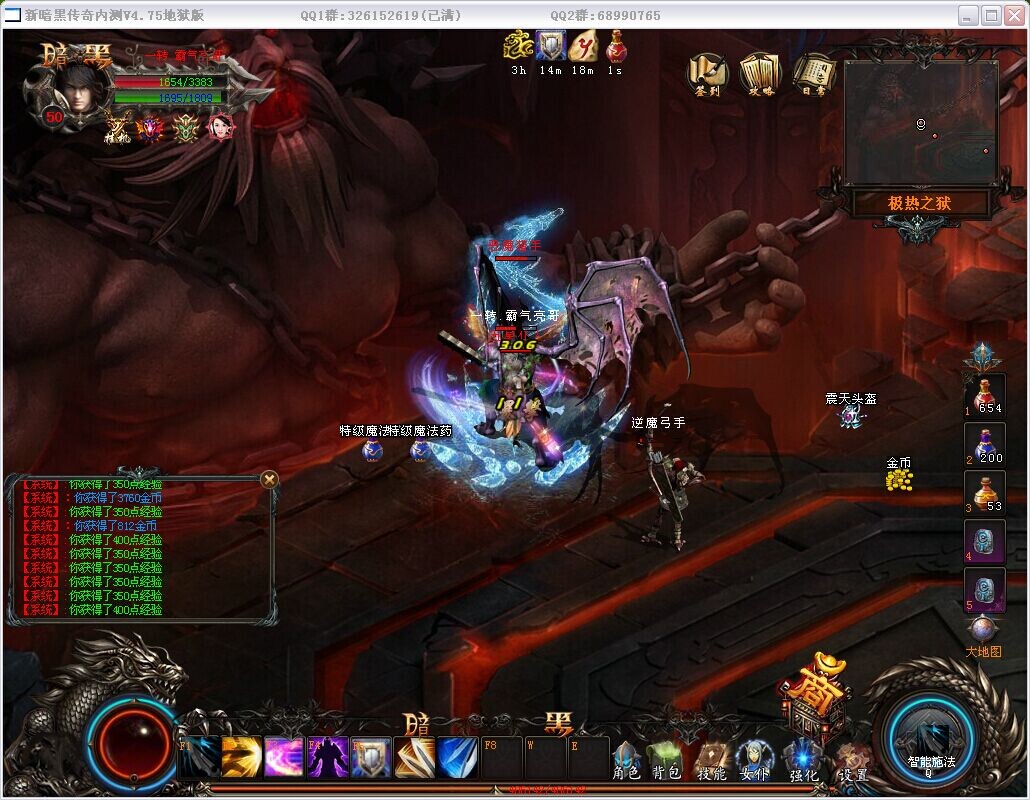This screenshot has width=1030, height=800.
Task: Open the 签到 sign-in scroll
Action: pyautogui.click(x=709, y=72)
